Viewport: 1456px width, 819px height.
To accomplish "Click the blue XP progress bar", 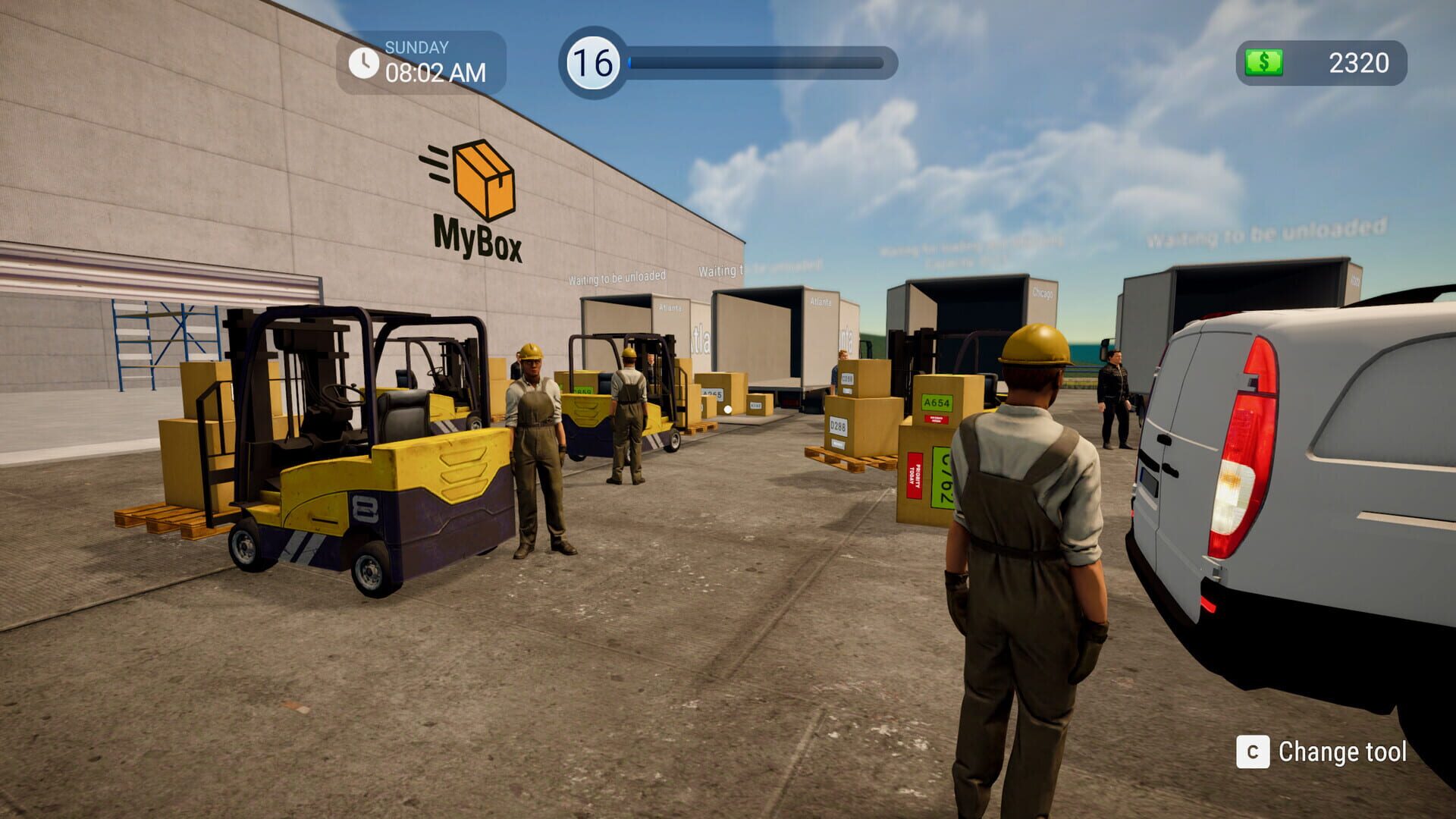I will [x=758, y=61].
